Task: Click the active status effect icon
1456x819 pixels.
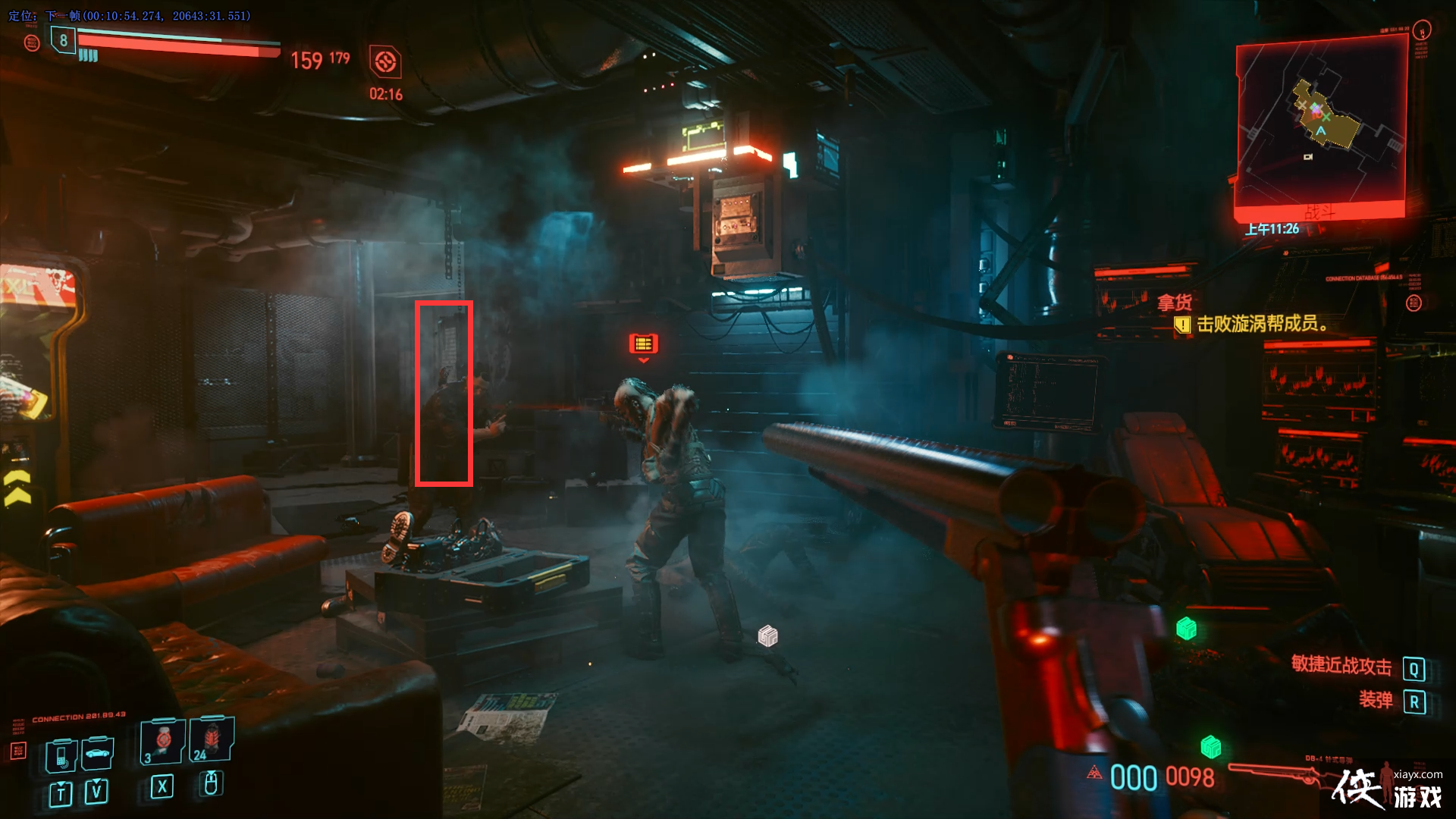Action: click(385, 61)
